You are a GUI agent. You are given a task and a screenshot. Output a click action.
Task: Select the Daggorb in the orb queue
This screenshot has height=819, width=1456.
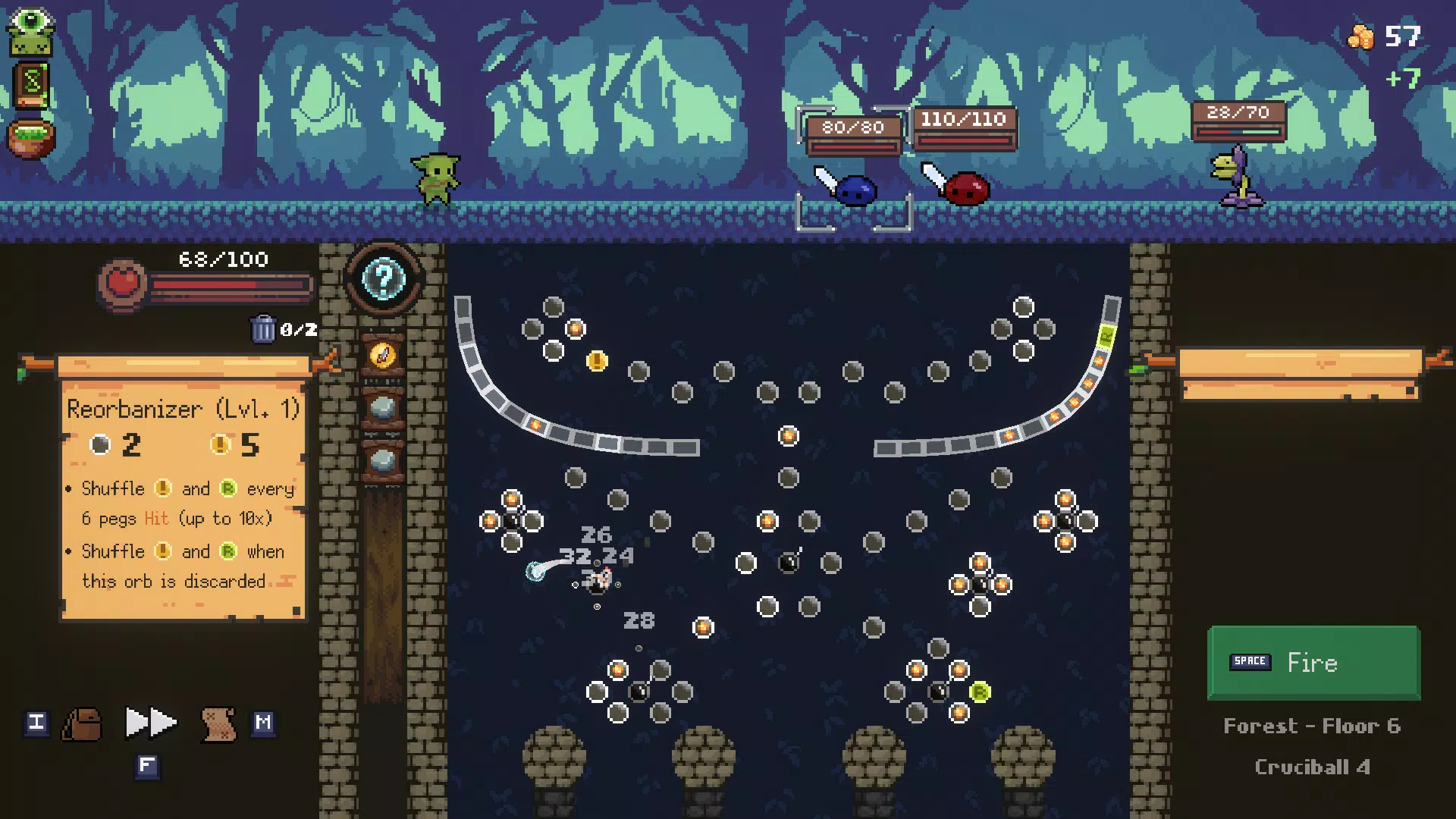382,354
